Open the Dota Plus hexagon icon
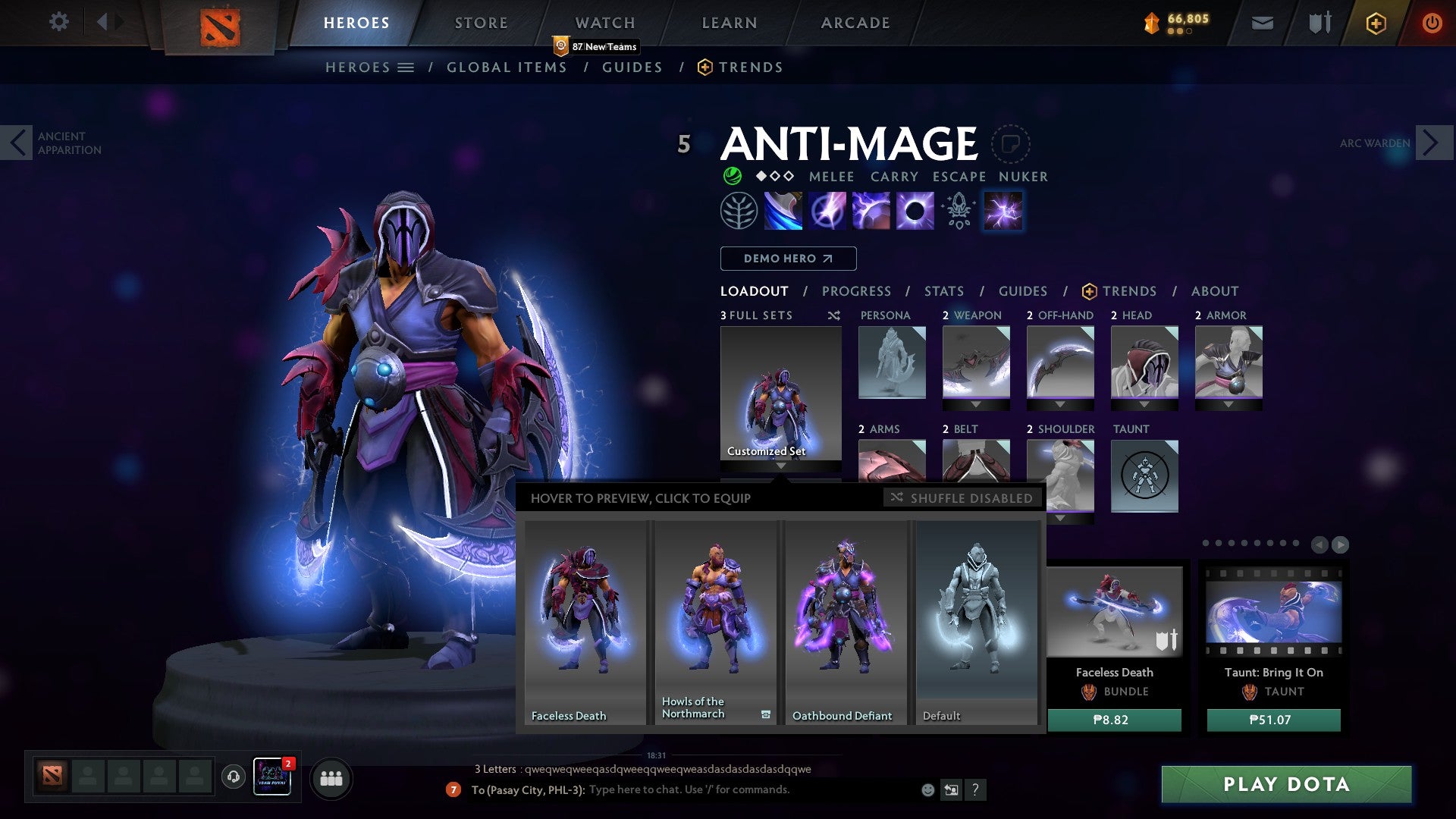 (1377, 23)
